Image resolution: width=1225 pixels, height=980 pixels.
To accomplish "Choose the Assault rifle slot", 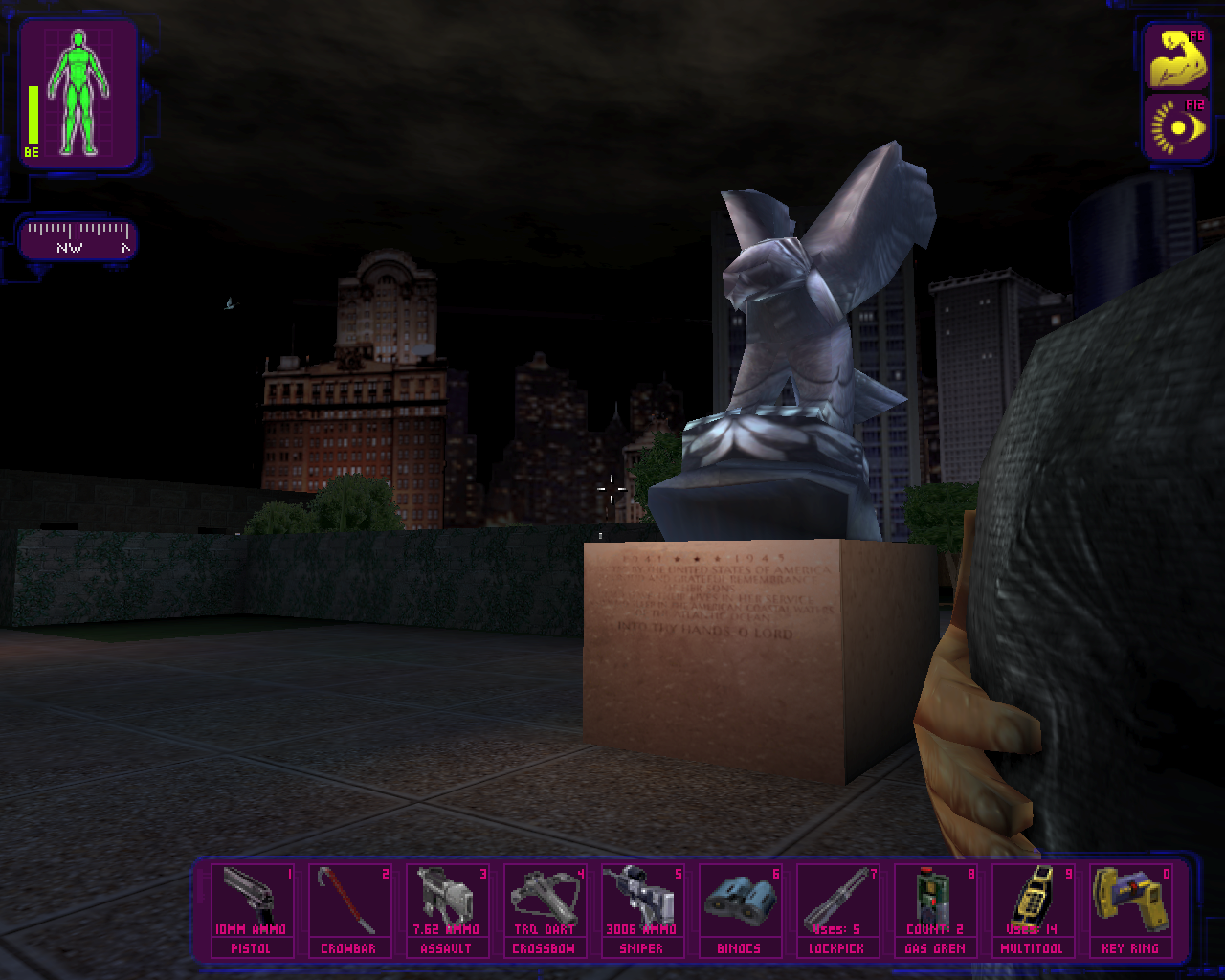I will pos(446,909).
